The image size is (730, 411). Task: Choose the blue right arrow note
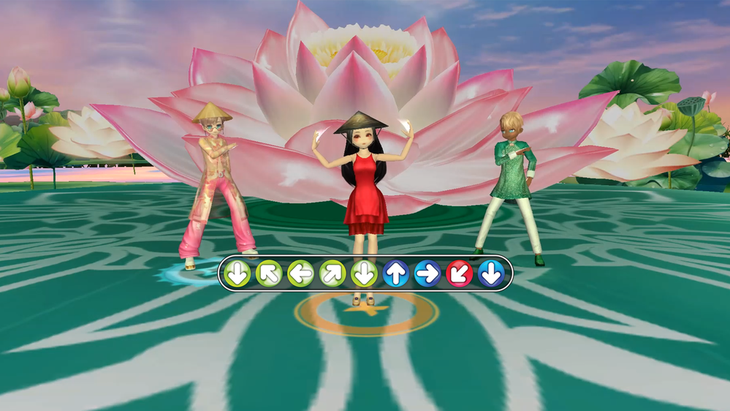tap(427, 273)
